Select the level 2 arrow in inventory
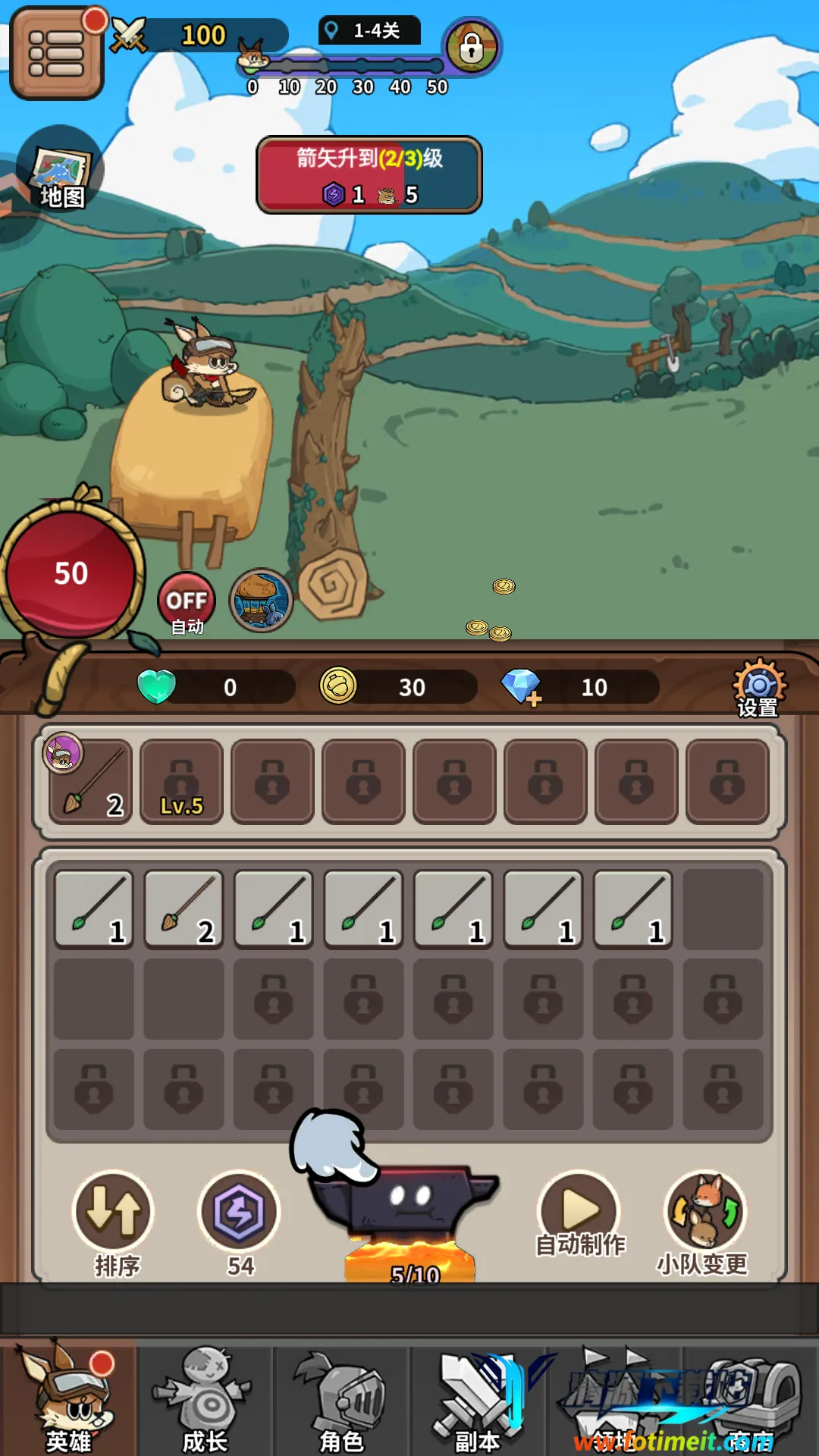Viewport: 819px width, 1456px height. (x=184, y=909)
